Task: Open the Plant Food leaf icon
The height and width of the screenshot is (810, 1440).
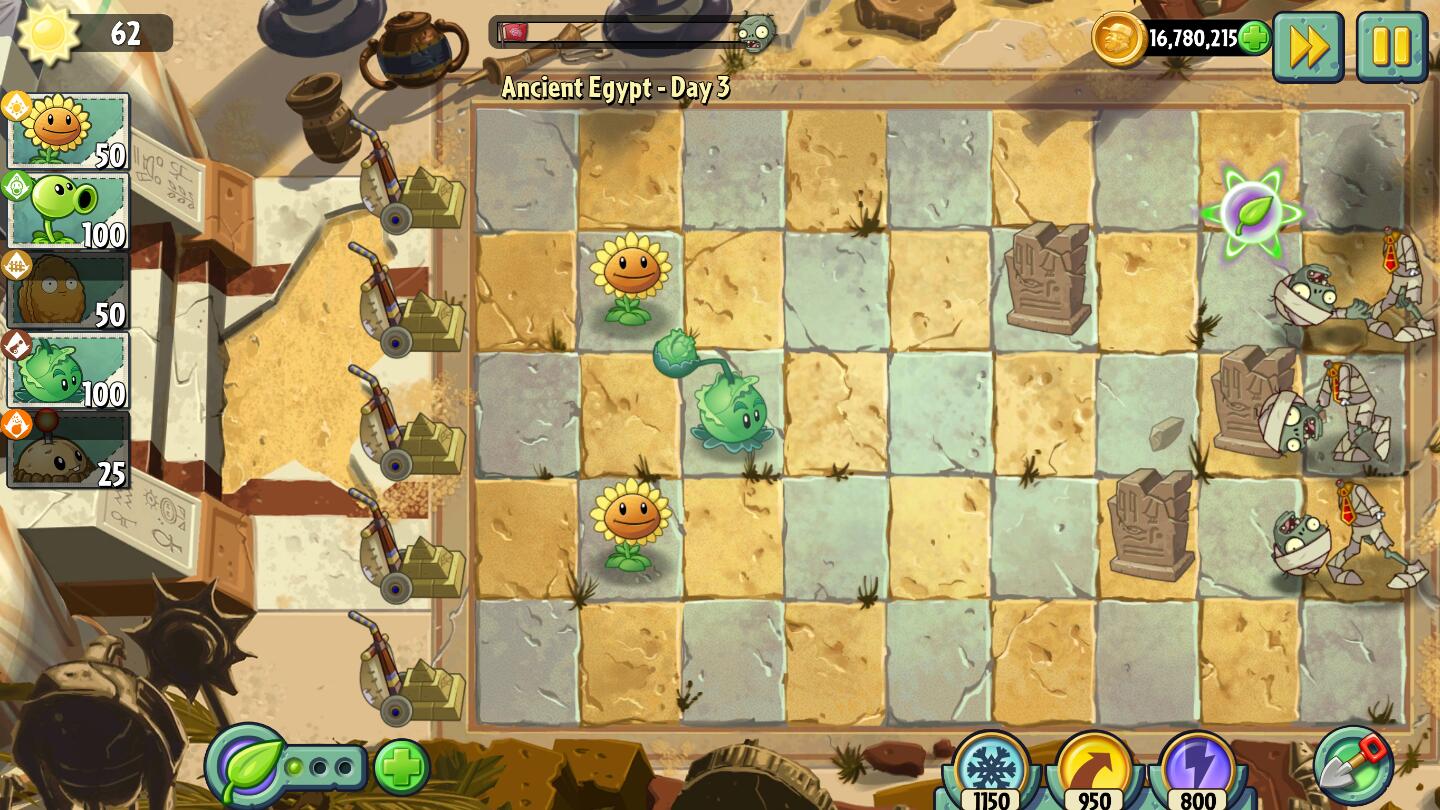Action: click(246, 765)
